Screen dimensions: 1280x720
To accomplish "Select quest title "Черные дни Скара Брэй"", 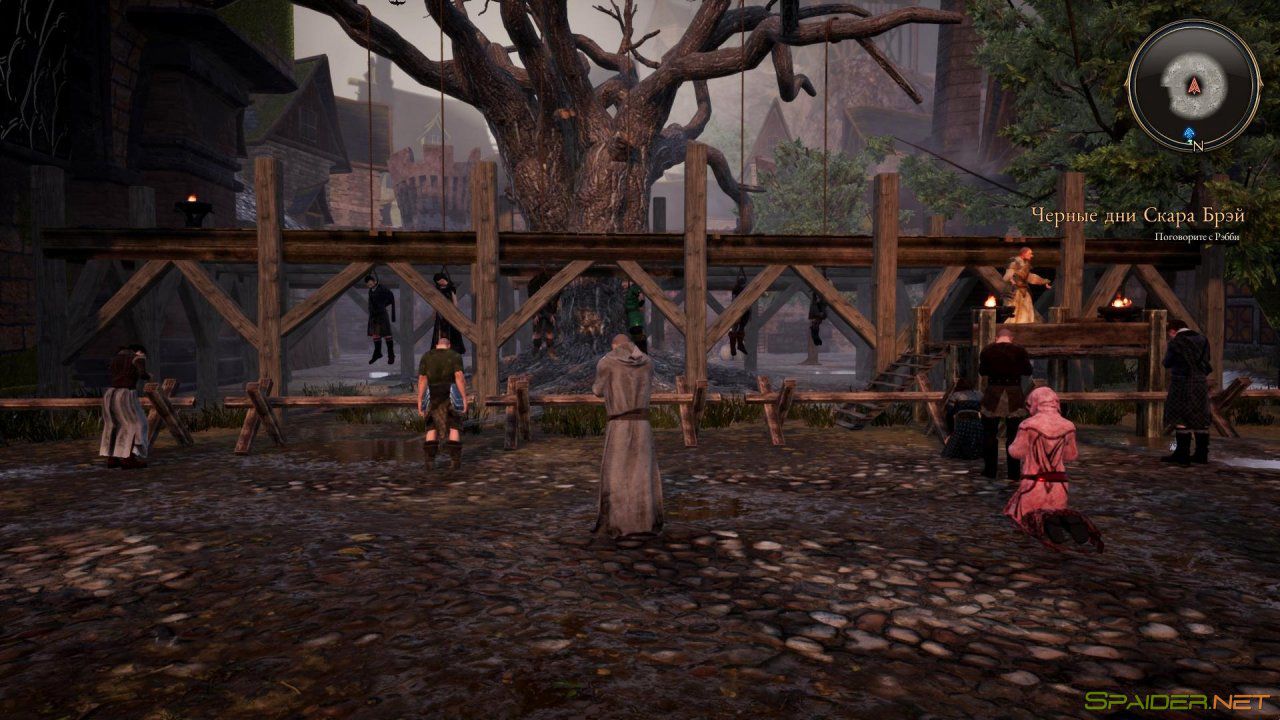I will click(x=1136, y=213).
